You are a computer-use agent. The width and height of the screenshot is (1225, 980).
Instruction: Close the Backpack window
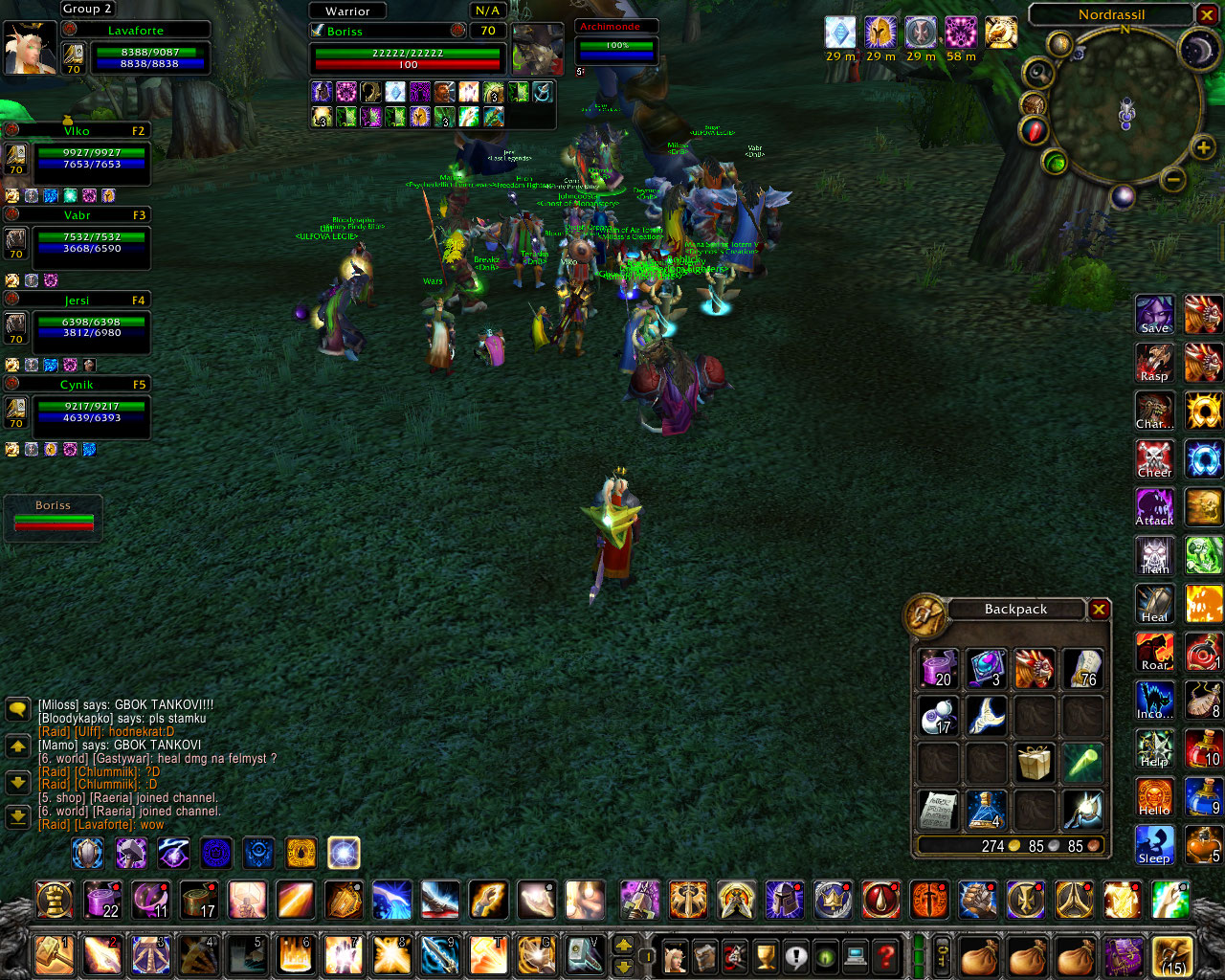[x=1099, y=610]
